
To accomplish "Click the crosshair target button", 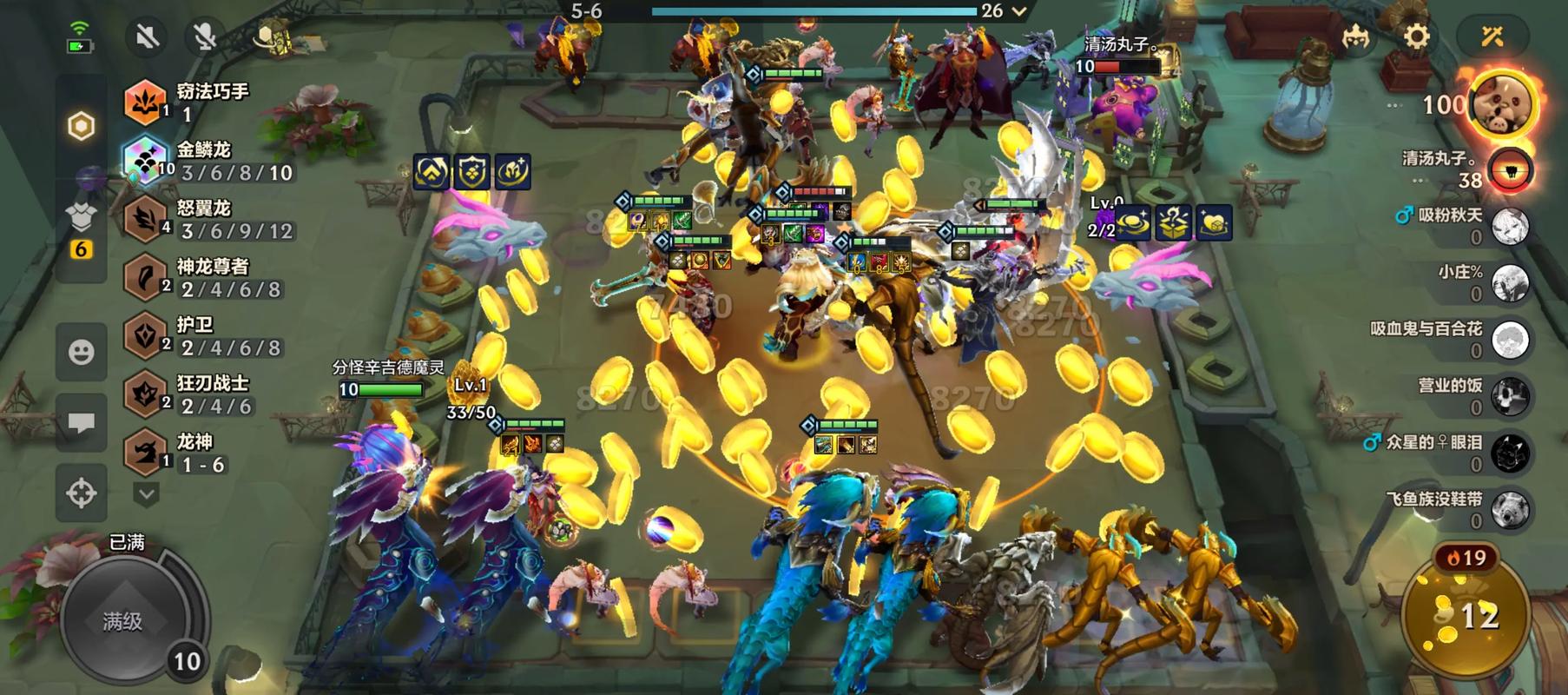I will tap(82, 493).
